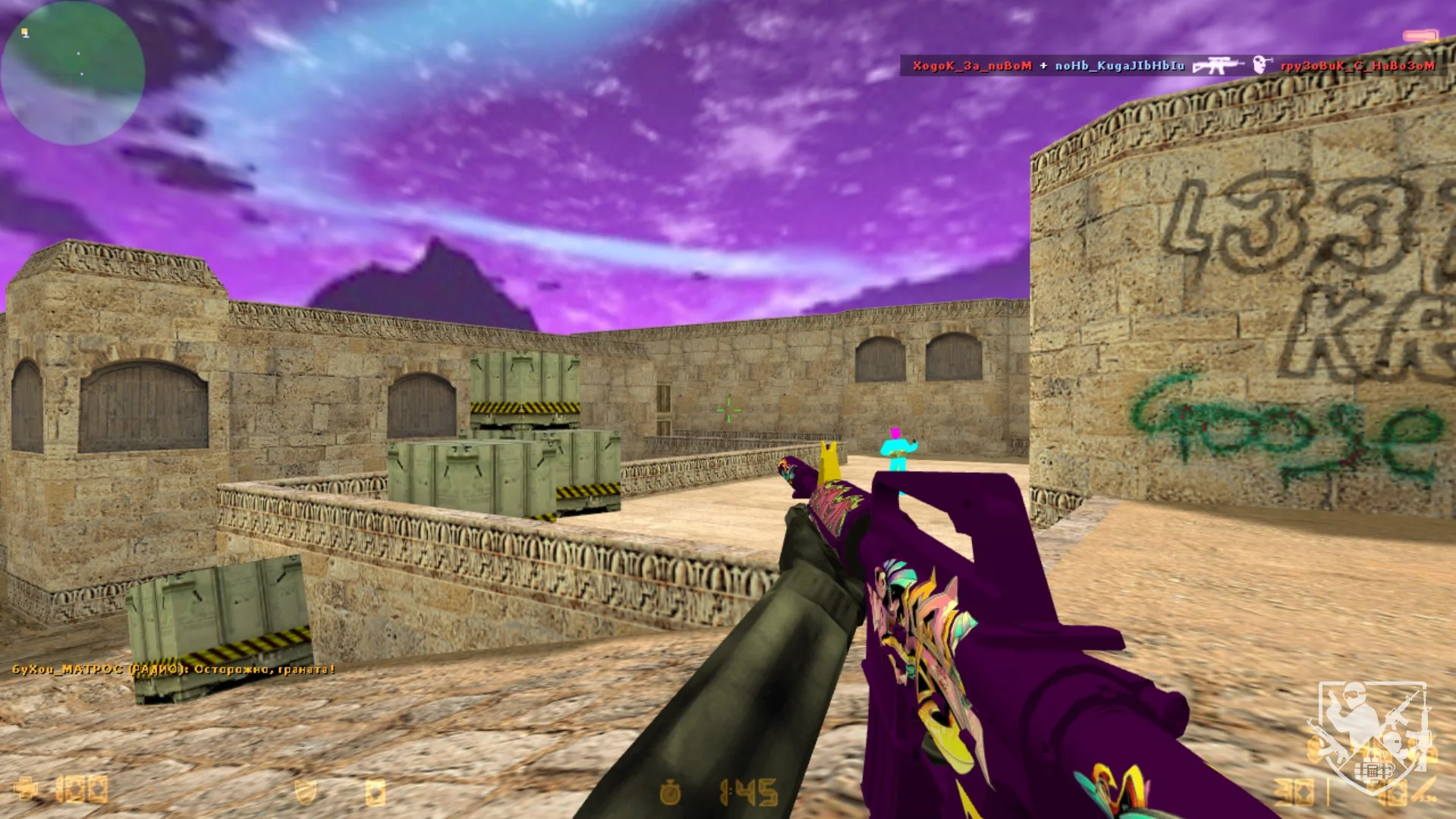Image resolution: width=1456 pixels, height=819 pixels.
Task: Click the round timer stopwatch icon
Action: (x=670, y=792)
